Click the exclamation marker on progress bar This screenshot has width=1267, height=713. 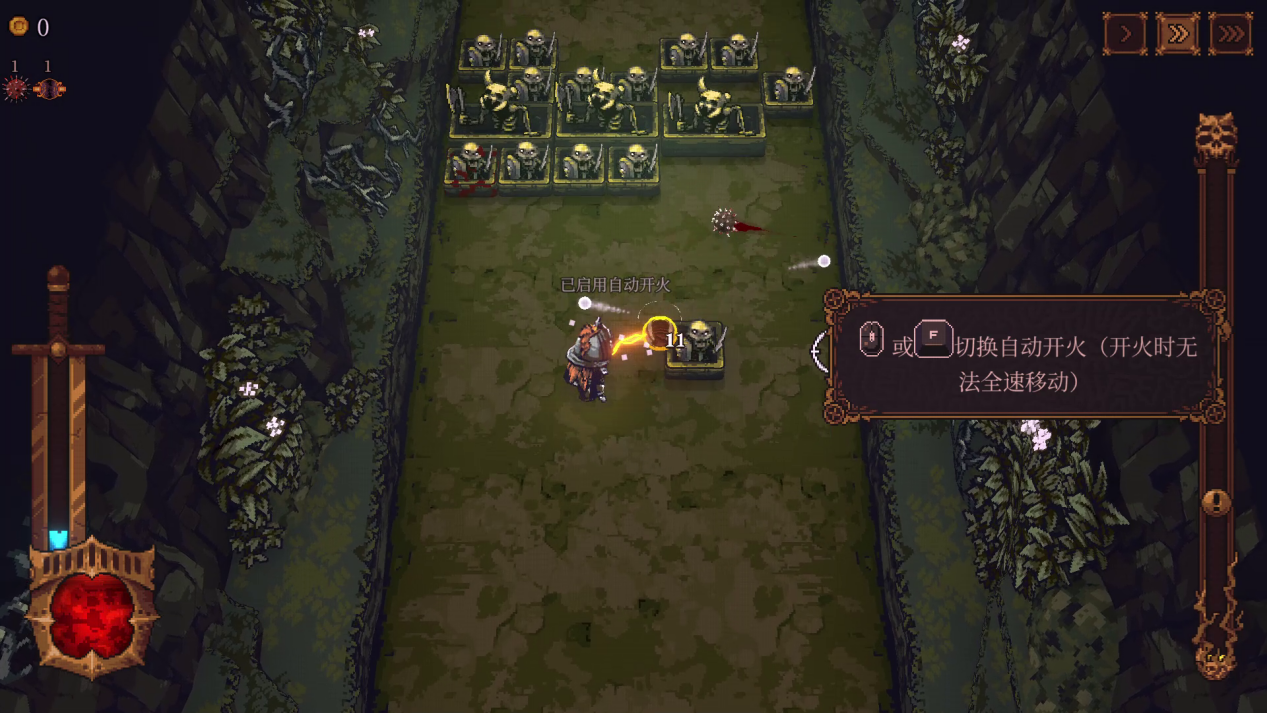(1216, 501)
